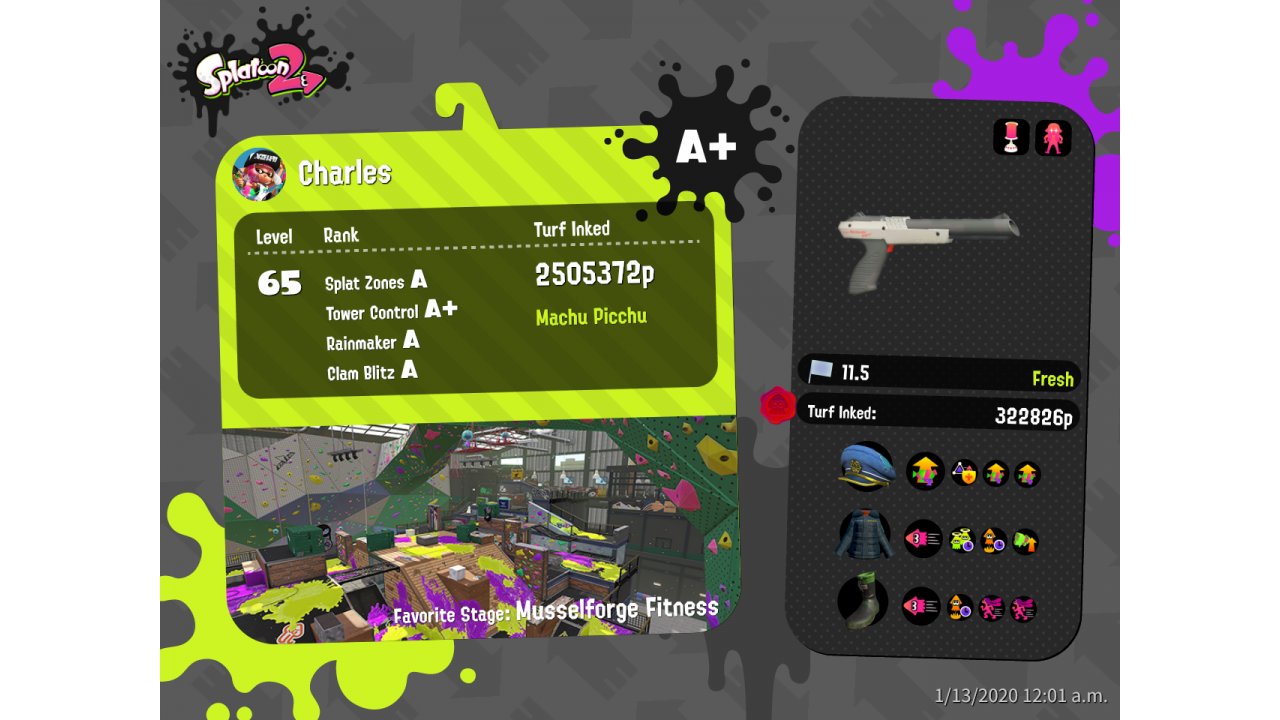Pick the black boots shoes icon
The height and width of the screenshot is (720, 1280).
point(864,601)
